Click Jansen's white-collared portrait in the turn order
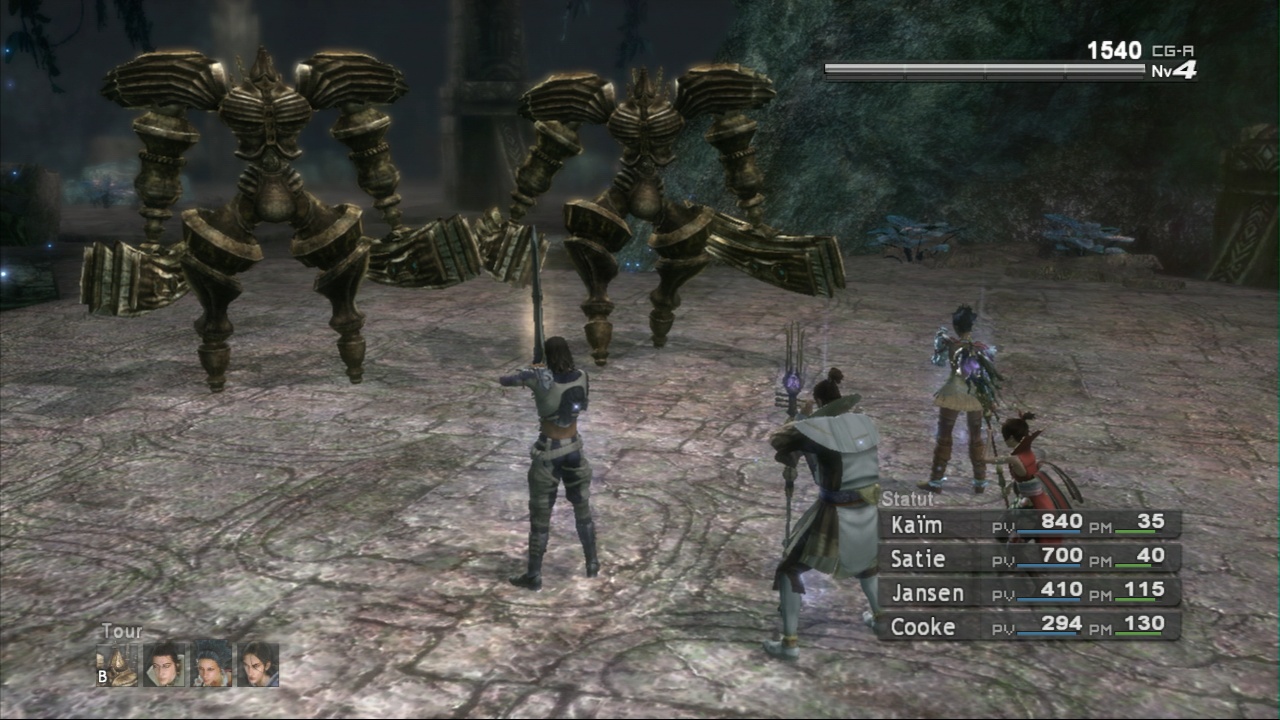1280x720 pixels. click(x=165, y=665)
